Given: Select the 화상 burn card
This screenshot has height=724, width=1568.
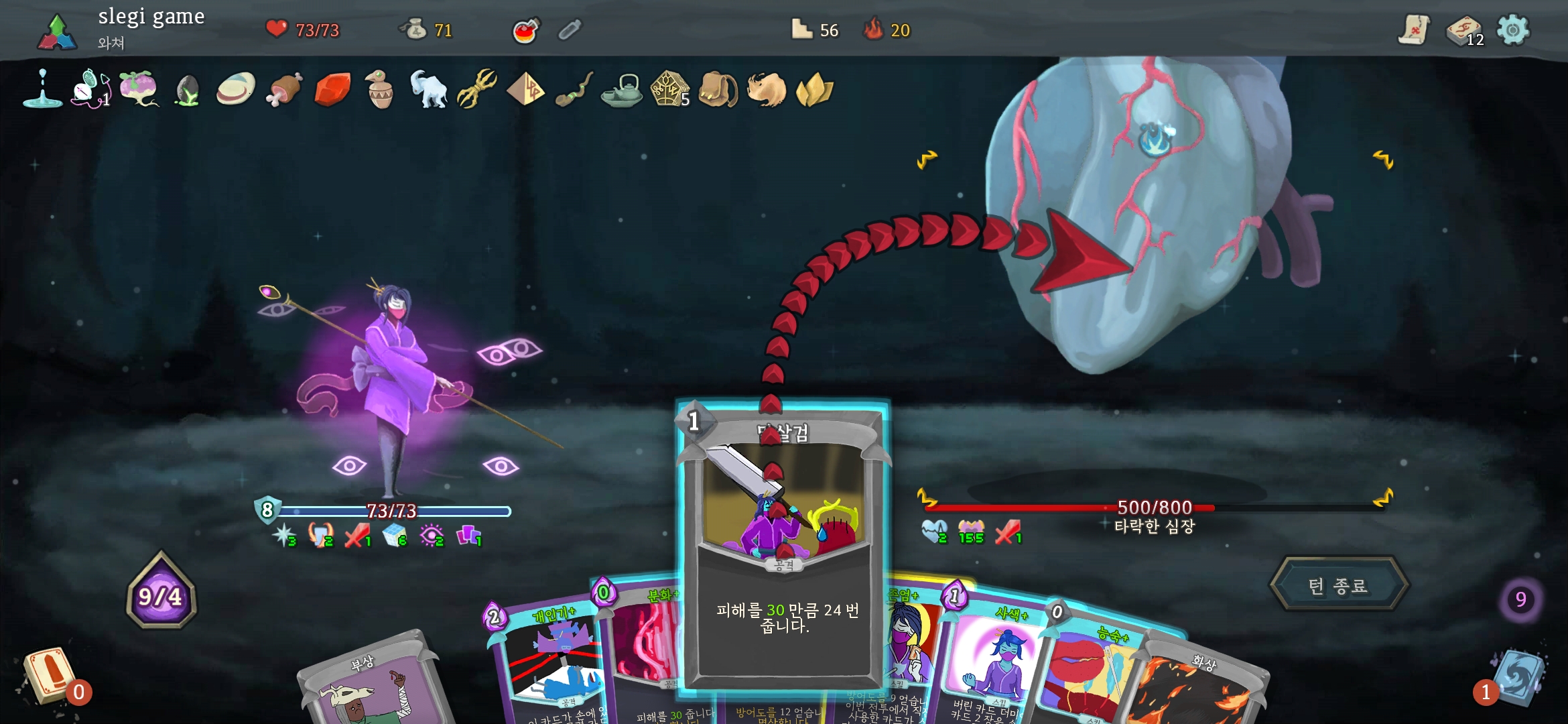Looking at the screenshot, I should [1199, 690].
